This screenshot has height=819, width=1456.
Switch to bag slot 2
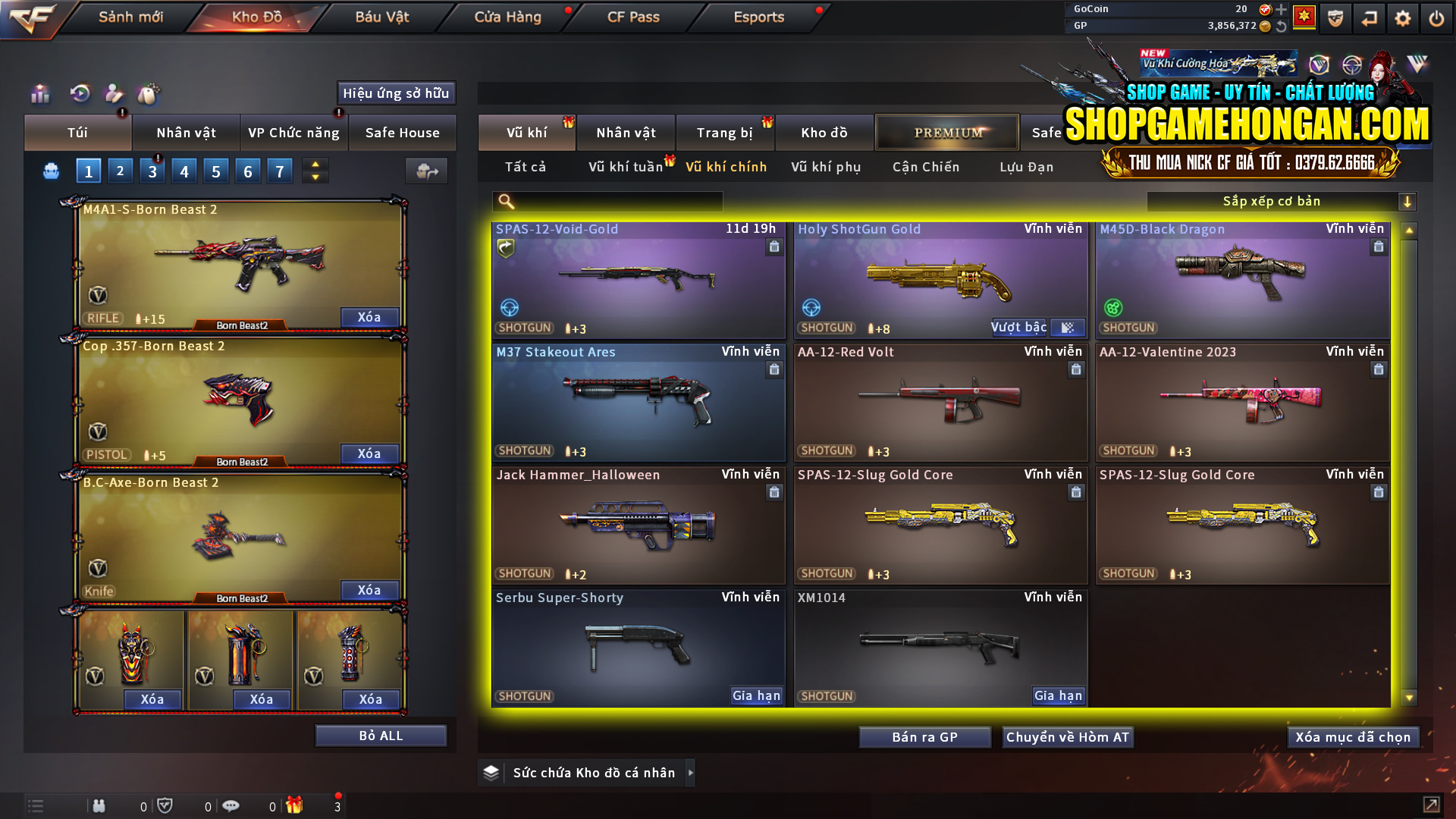click(x=120, y=171)
